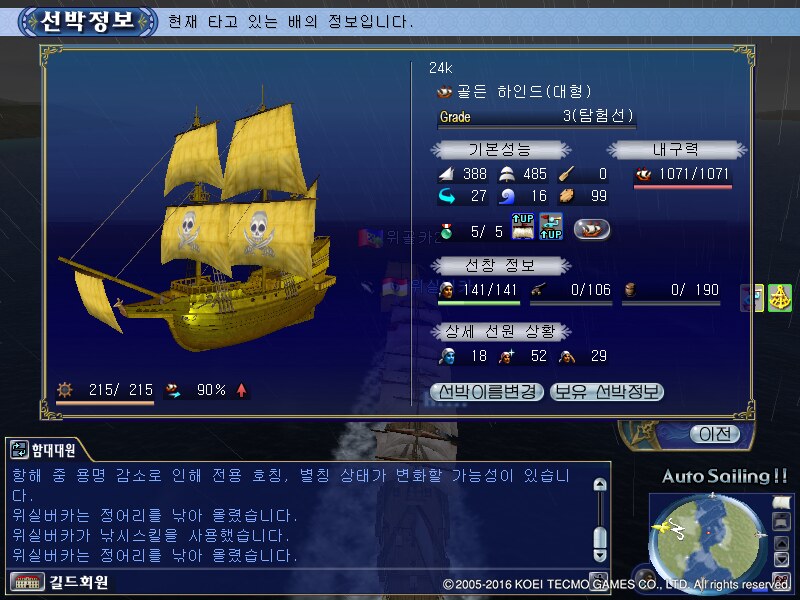Image resolution: width=800 pixels, height=600 pixels.
Task: Select the cannon UP upgrade icon
Action: [x=551, y=228]
